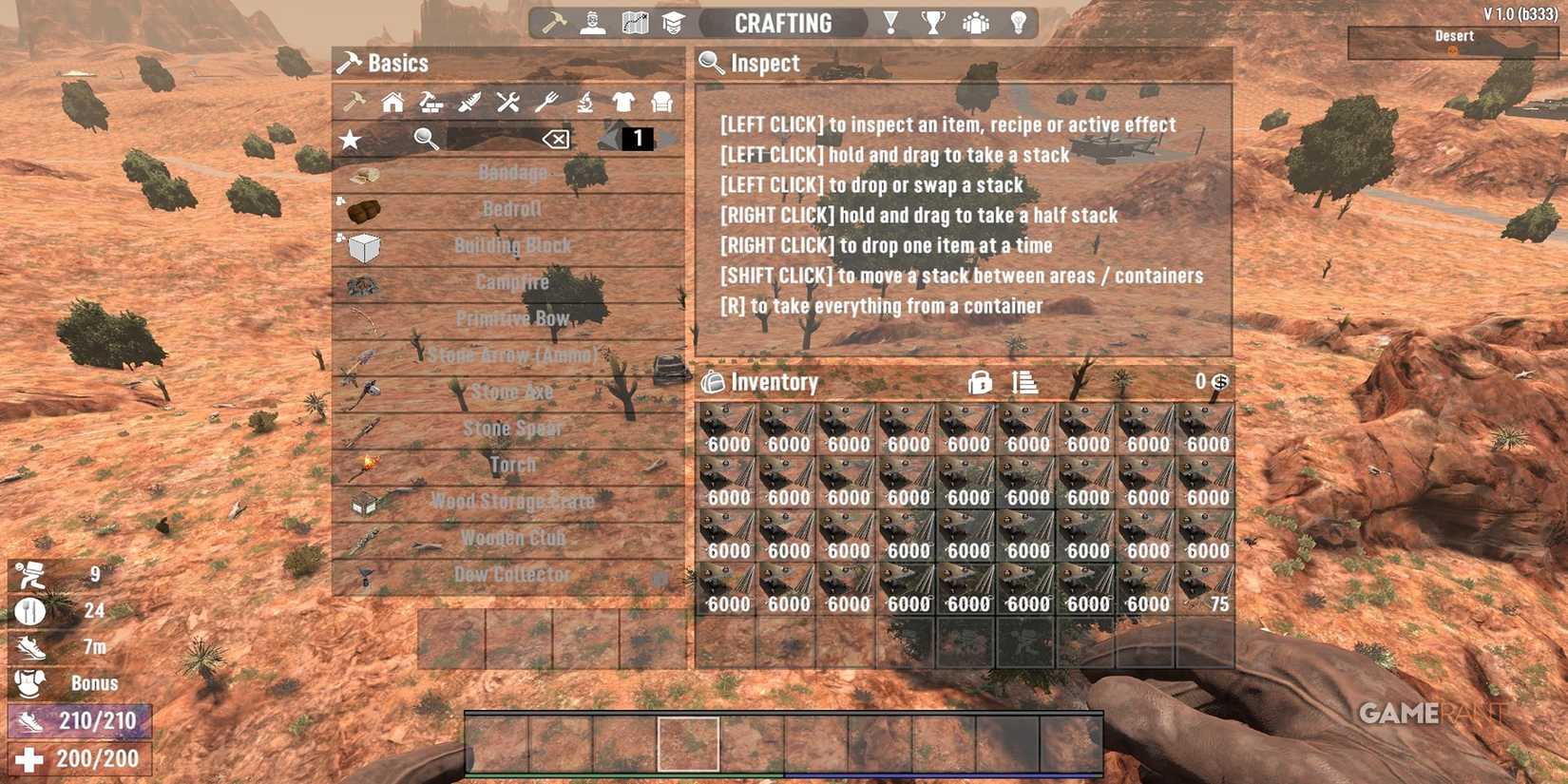This screenshot has height=784, width=1568.
Task: Sort inventory with the sort icon
Action: [1025, 383]
